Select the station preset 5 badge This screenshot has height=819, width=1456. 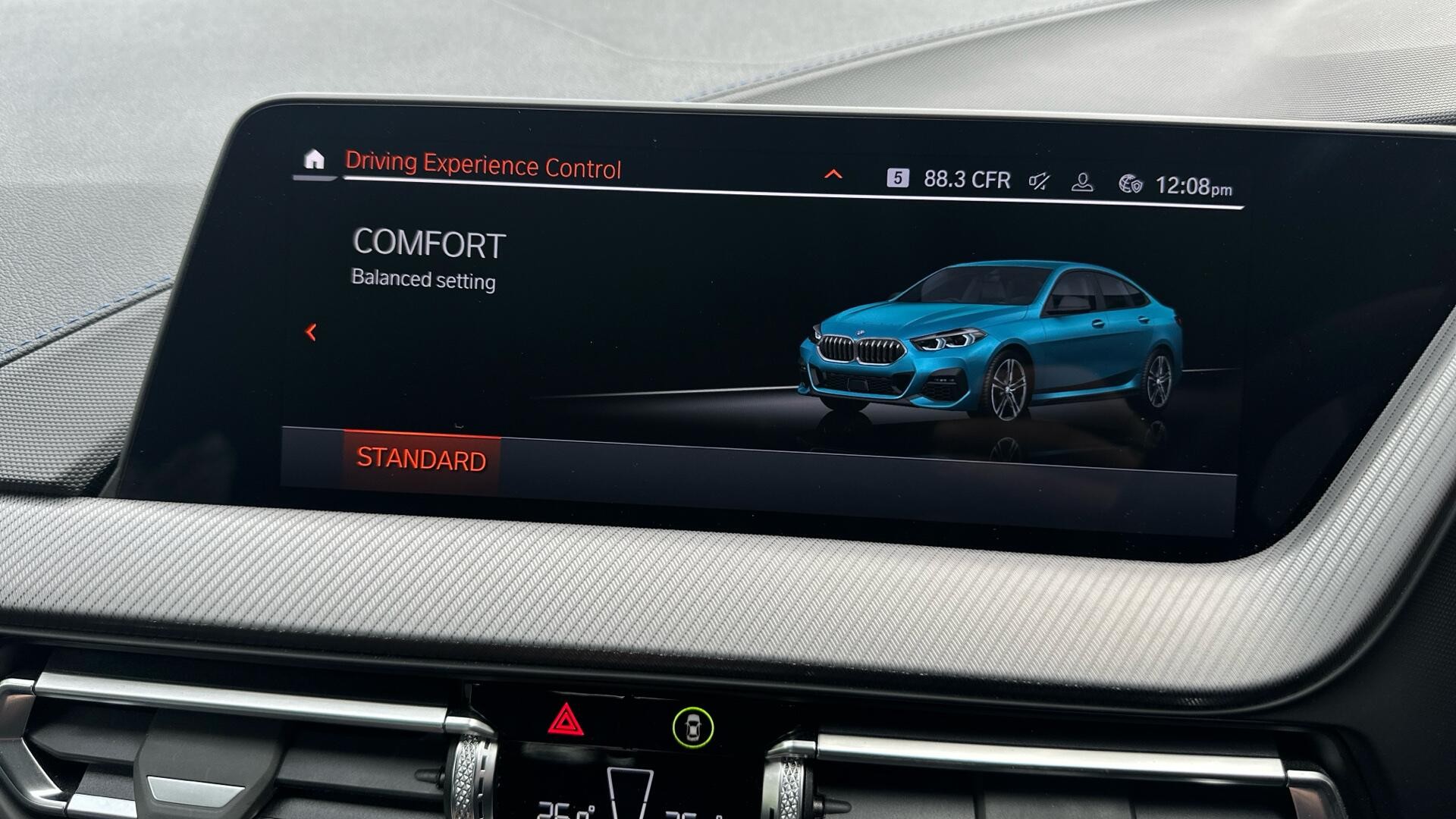pyautogui.click(x=897, y=178)
